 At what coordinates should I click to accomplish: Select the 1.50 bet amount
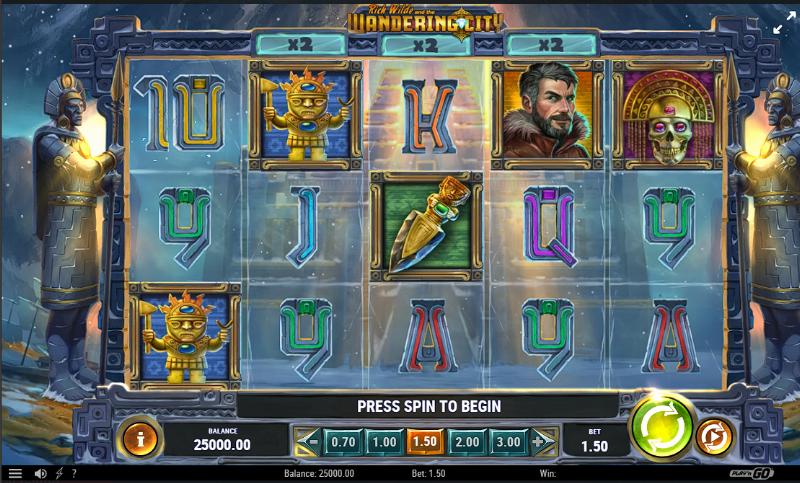point(424,441)
